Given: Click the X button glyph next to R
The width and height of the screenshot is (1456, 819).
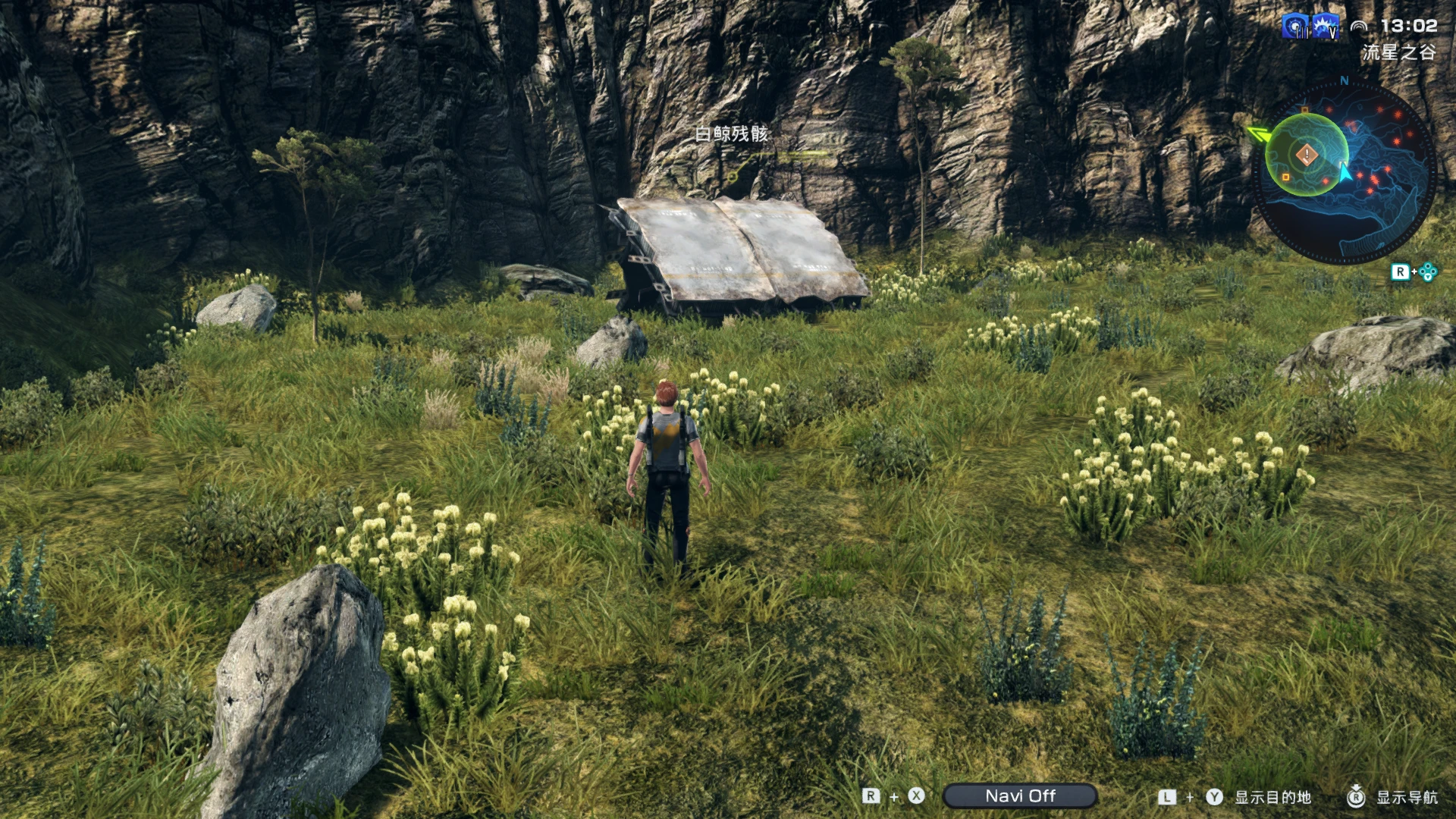Looking at the screenshot, I should pos(915,796).
